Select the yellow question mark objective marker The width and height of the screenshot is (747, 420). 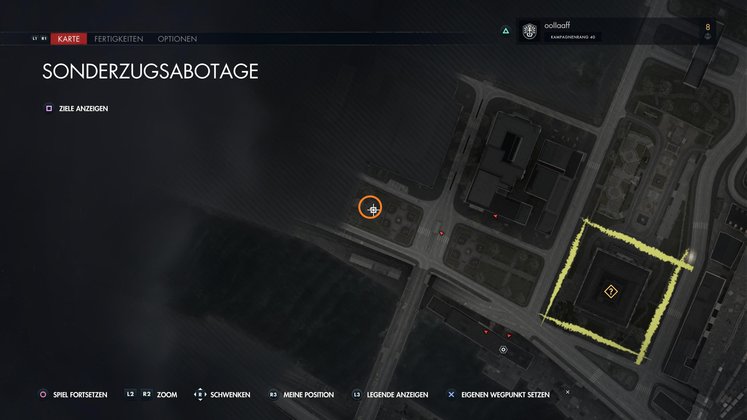coord(610,291)
